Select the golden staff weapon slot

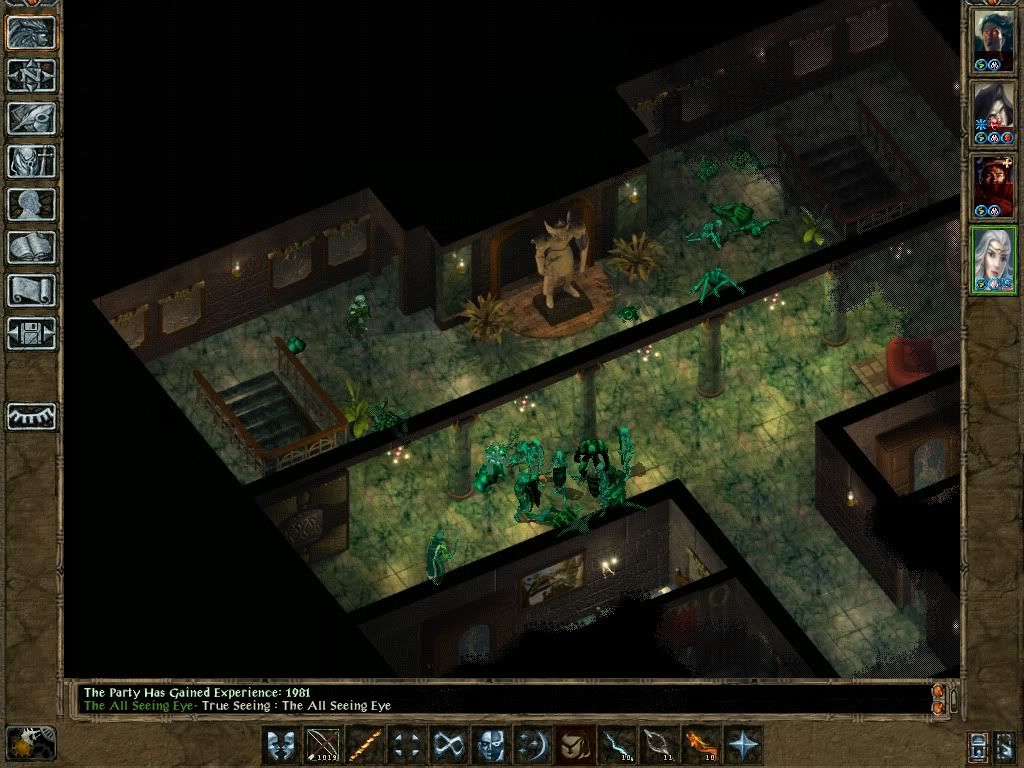point(364,745)
